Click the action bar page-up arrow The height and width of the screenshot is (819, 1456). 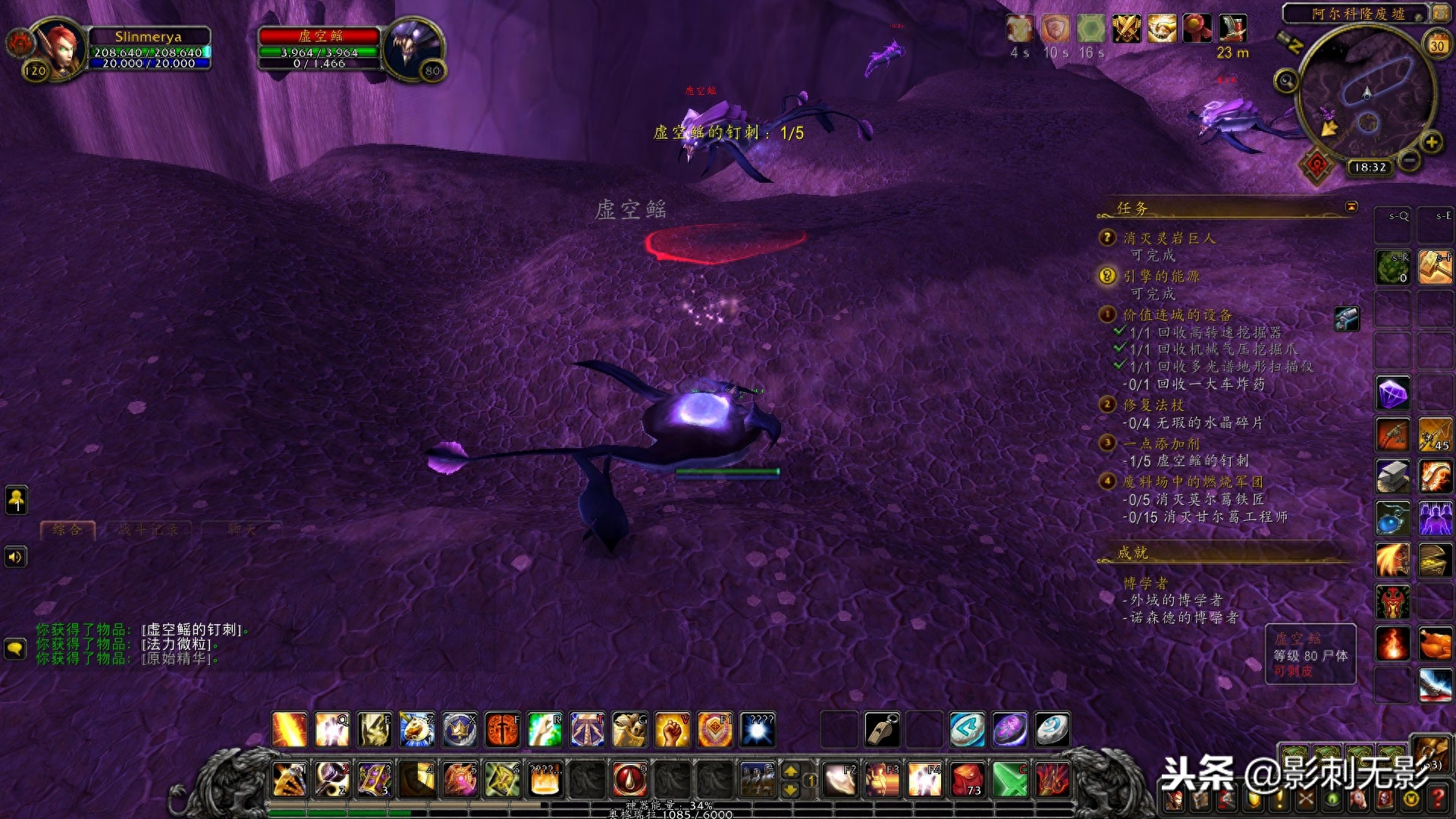[x=790, y=771]
